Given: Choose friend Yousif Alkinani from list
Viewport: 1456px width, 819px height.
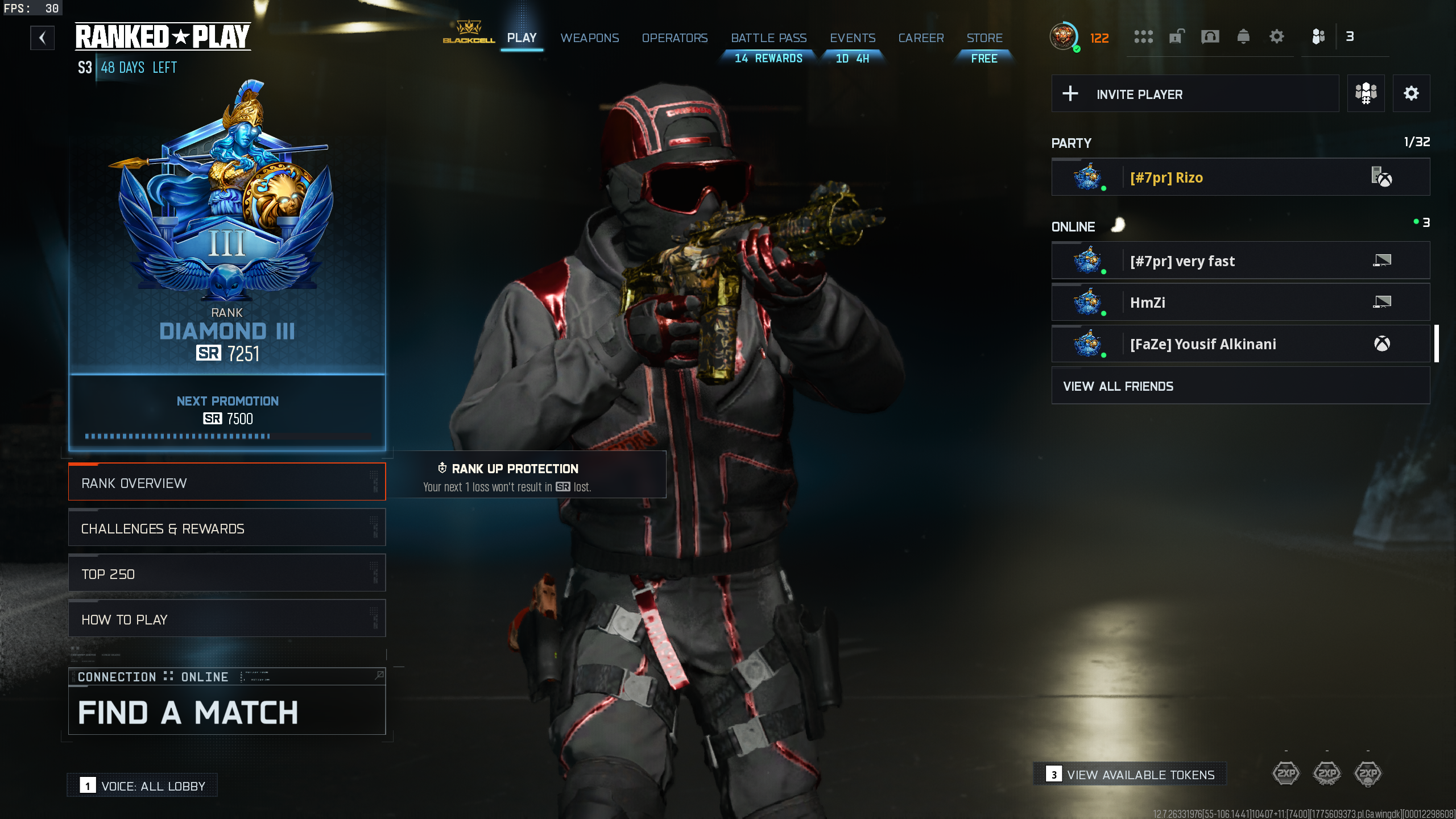Looking at the screenshot, I should 1240,344.
